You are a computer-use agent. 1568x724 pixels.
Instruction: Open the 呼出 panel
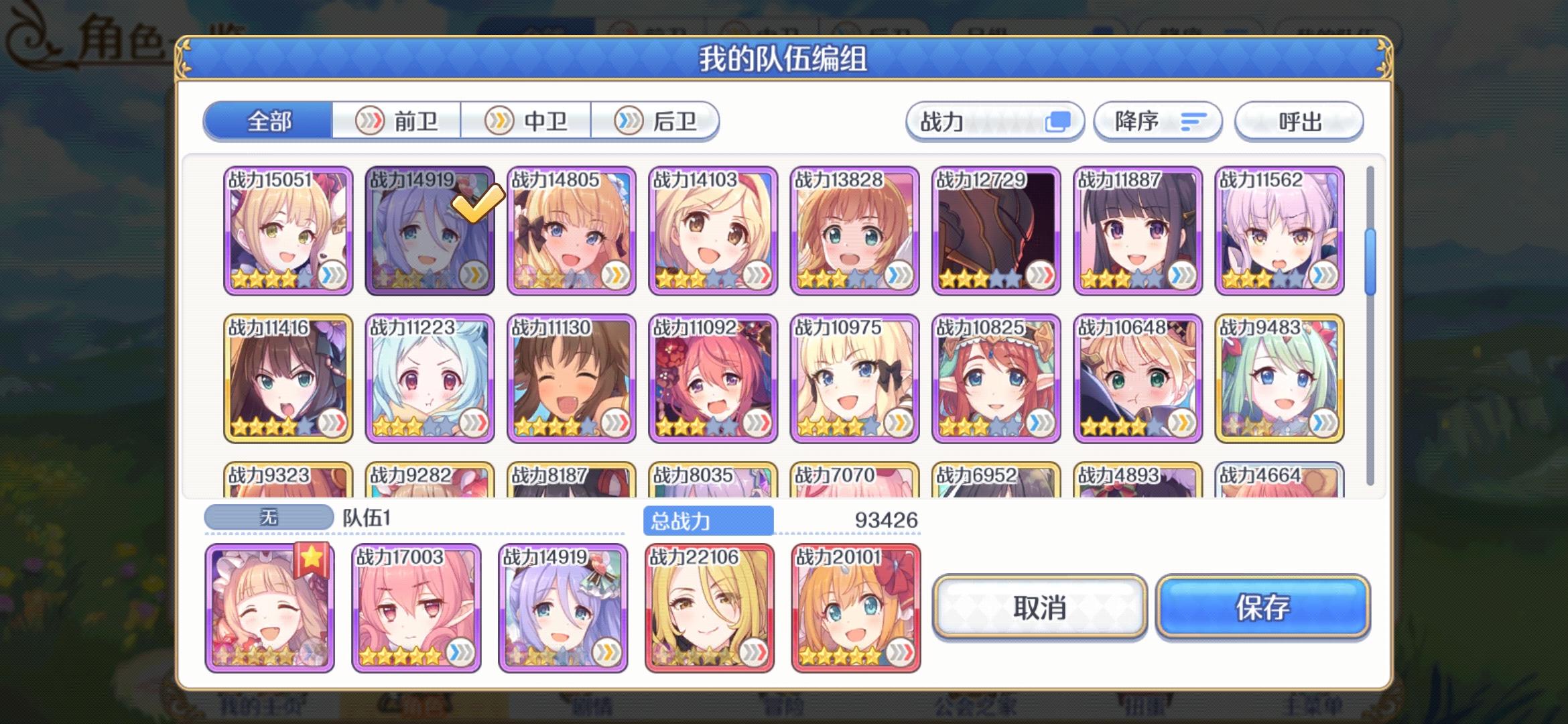pos(1299,121)
